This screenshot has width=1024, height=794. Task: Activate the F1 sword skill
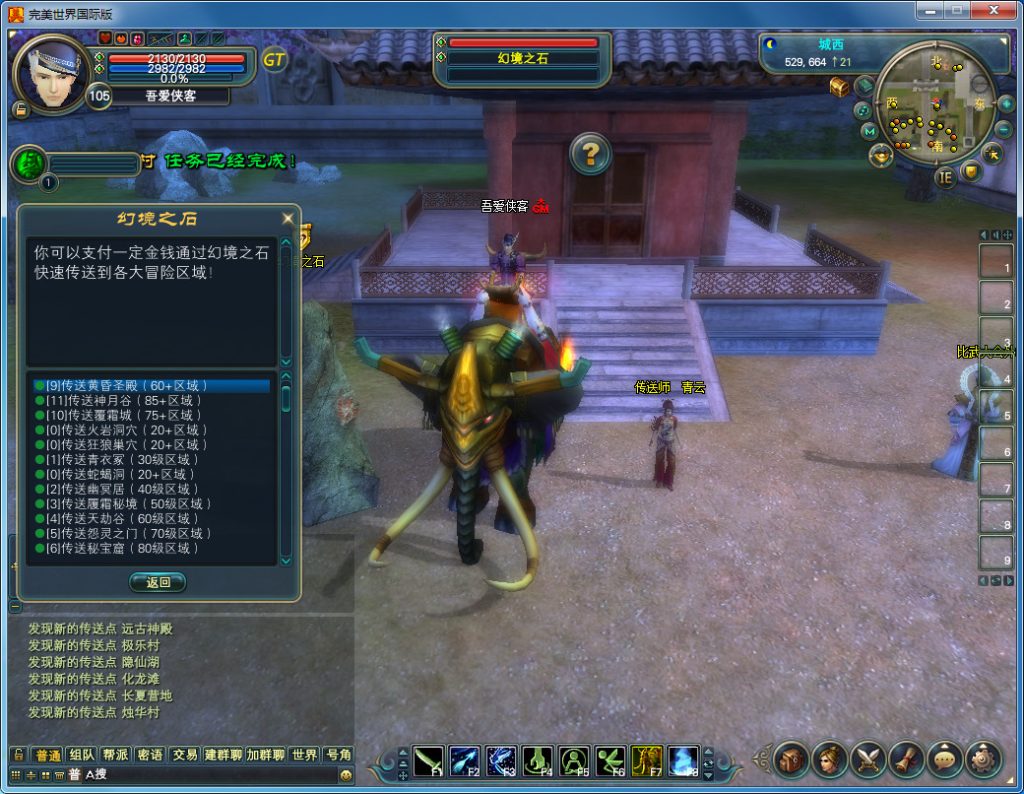[429, 762]
